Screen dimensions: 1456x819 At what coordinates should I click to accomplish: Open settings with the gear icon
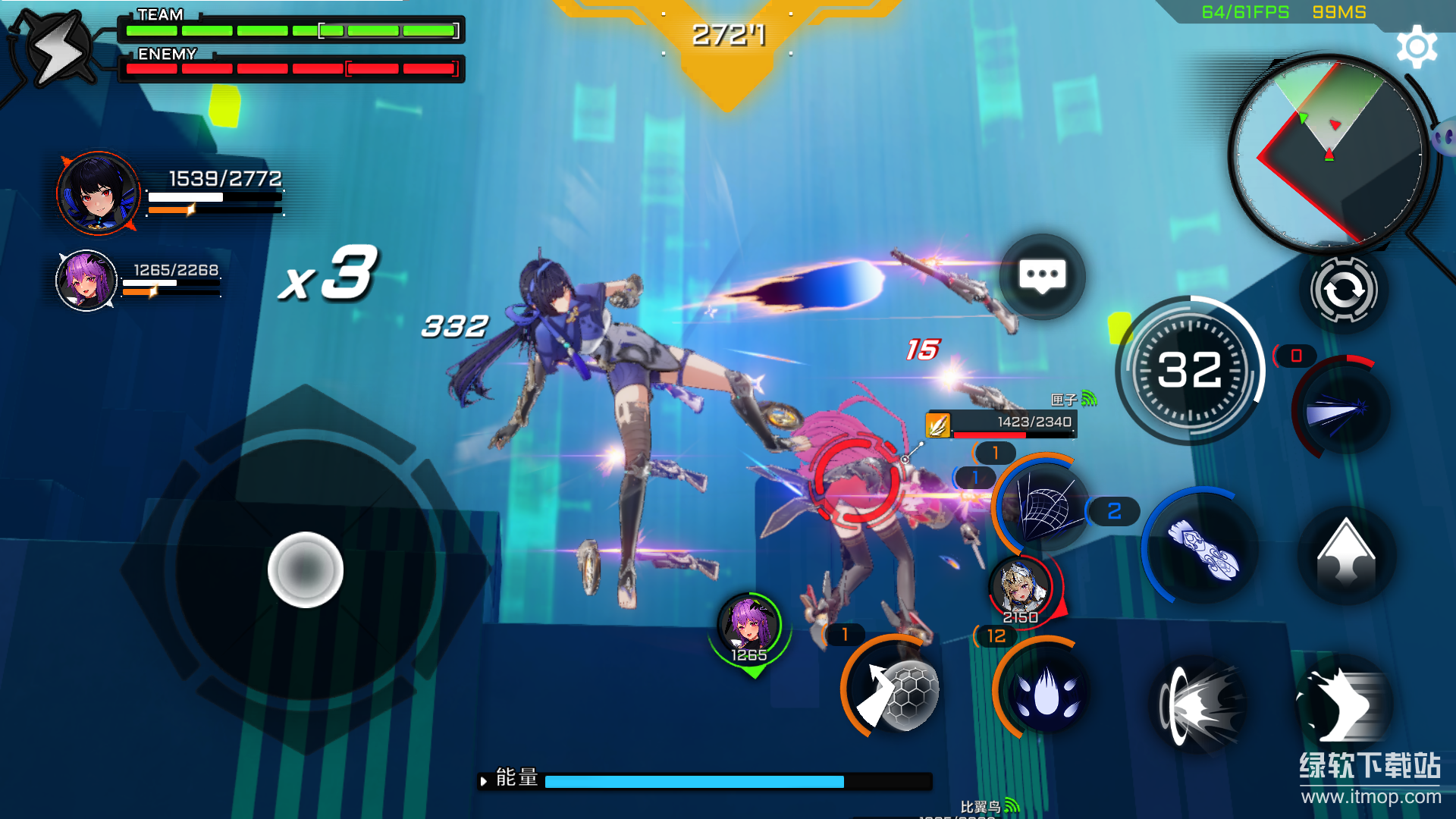(x=1416, y=47)
